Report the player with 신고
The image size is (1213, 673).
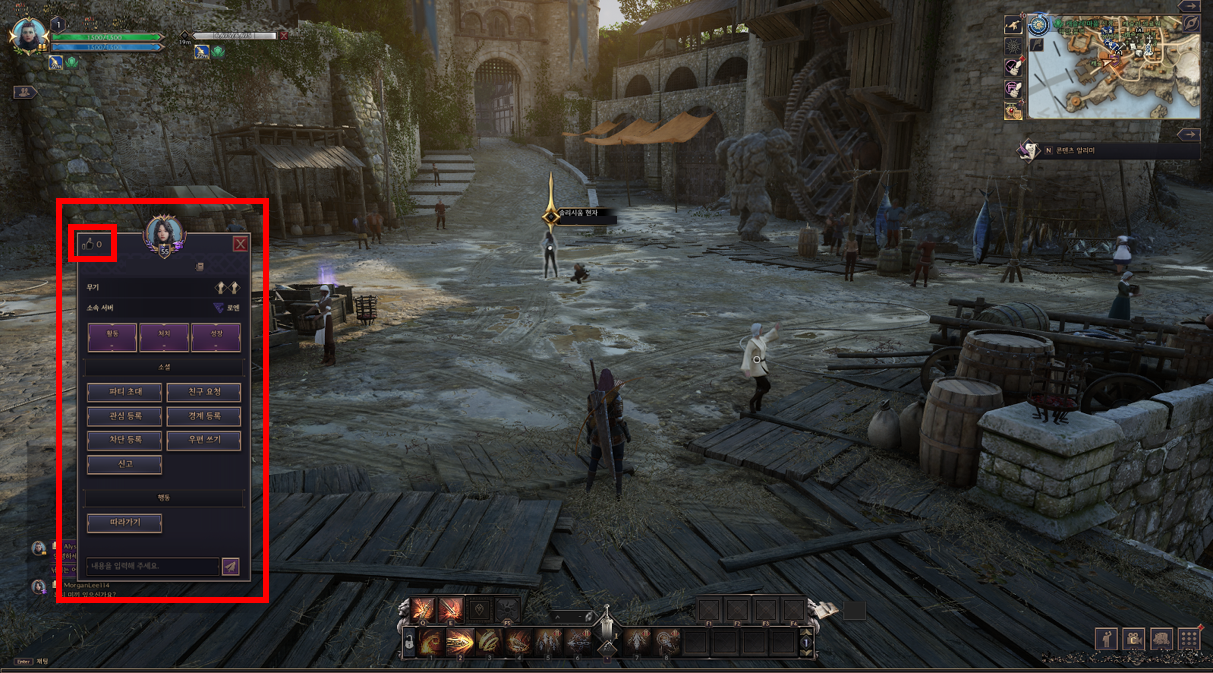(x=124, y=465)
